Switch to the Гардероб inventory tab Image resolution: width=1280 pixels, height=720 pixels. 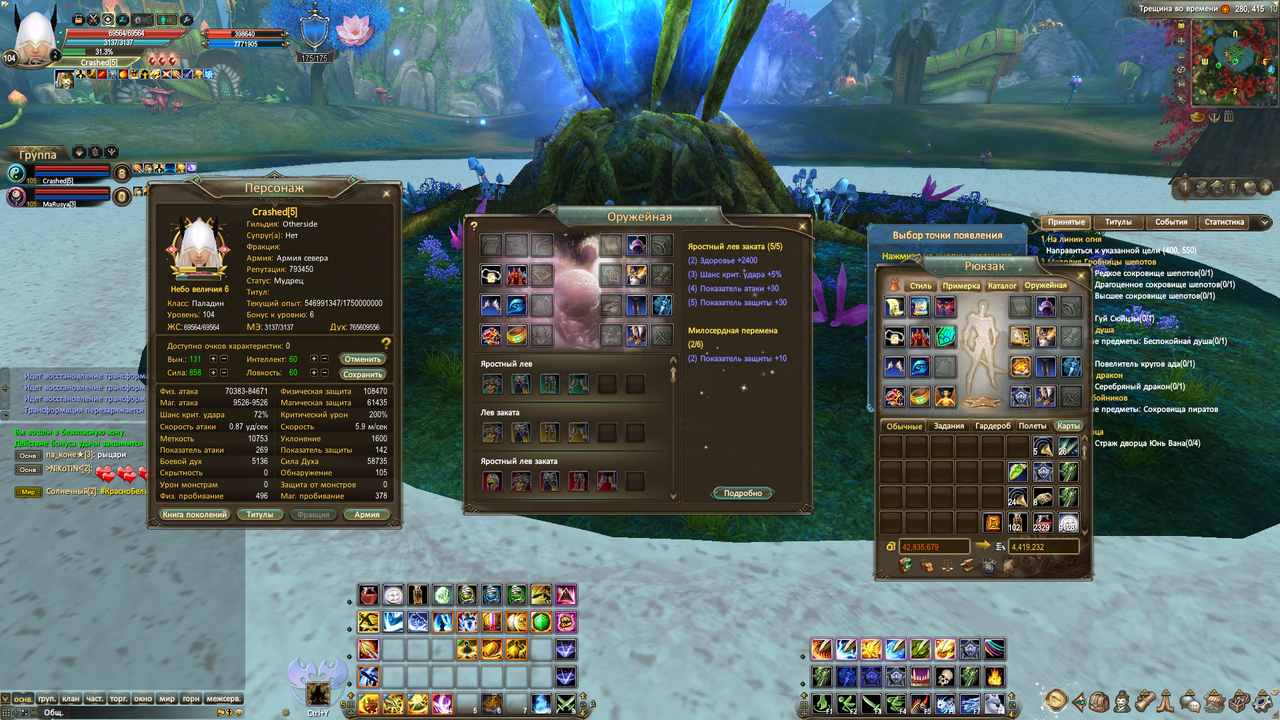993,426
